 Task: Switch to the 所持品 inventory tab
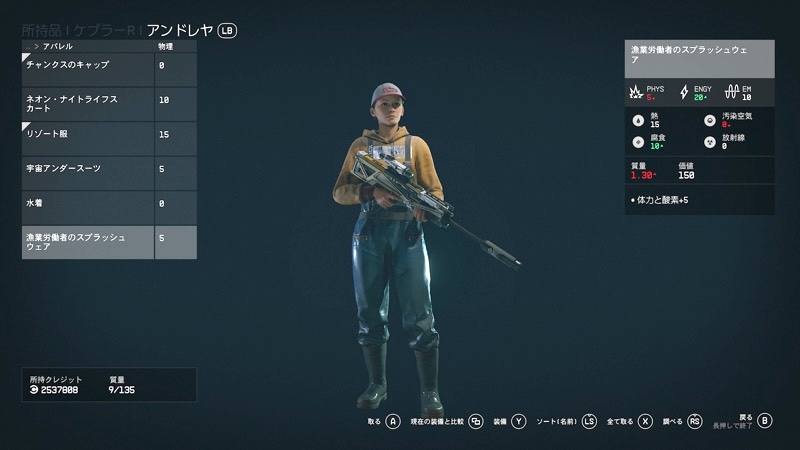point(42,31)
